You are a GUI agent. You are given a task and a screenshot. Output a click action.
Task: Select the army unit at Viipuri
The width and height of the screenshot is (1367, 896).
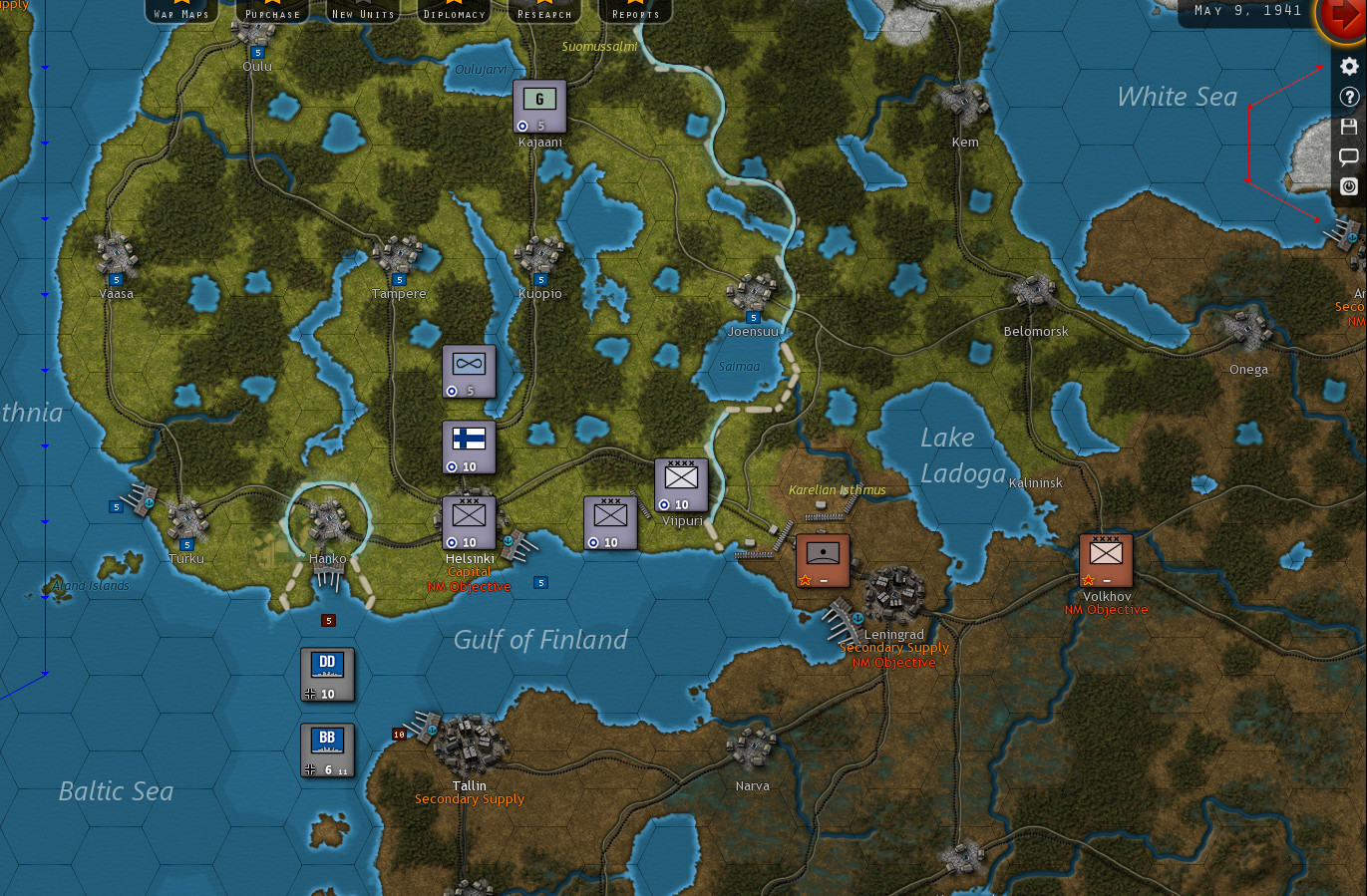(x=680, y=482)
